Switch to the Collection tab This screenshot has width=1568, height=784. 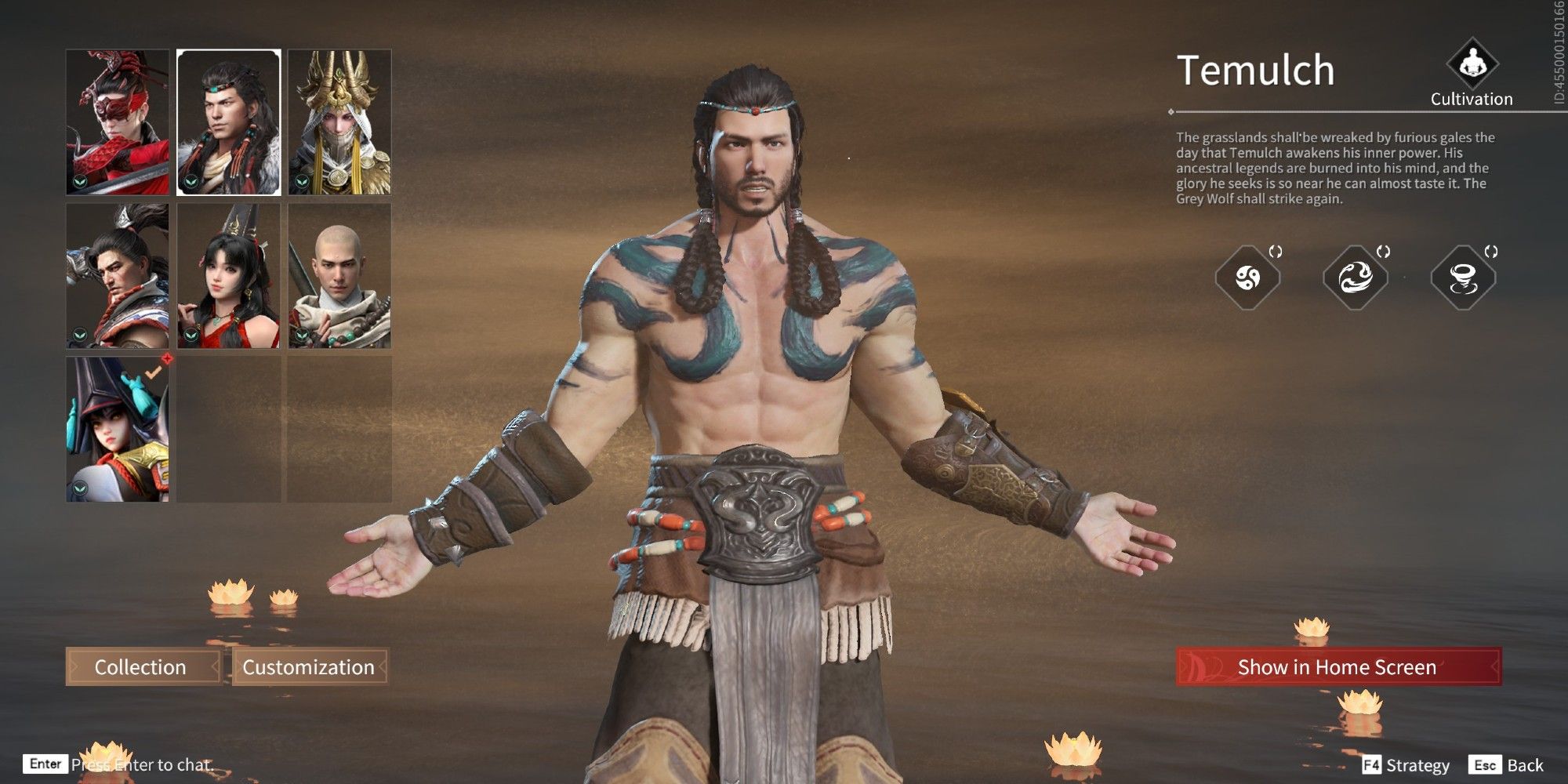pyautogui.click(x=141, y=667)
